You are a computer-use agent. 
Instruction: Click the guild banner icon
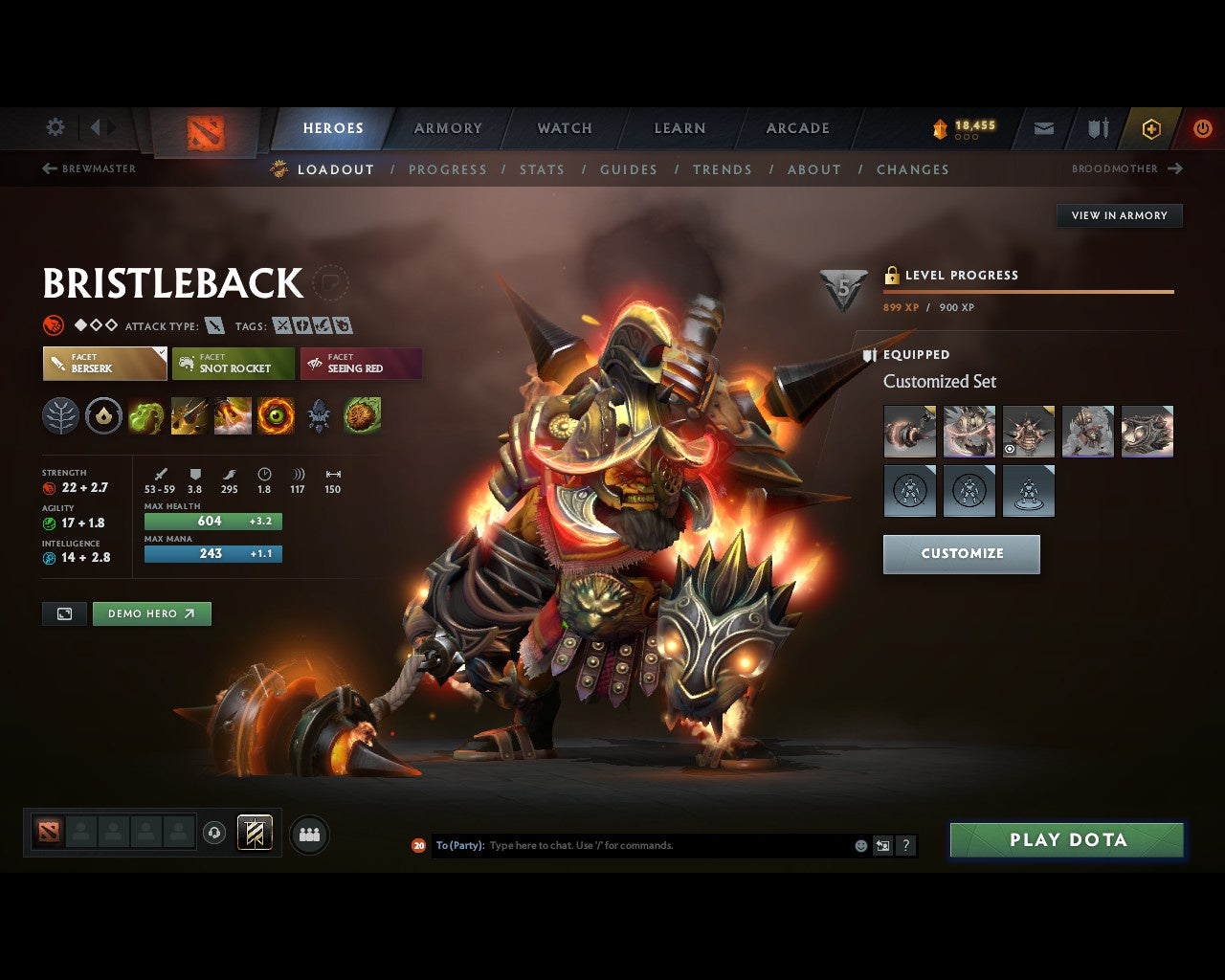point(1097,127)
